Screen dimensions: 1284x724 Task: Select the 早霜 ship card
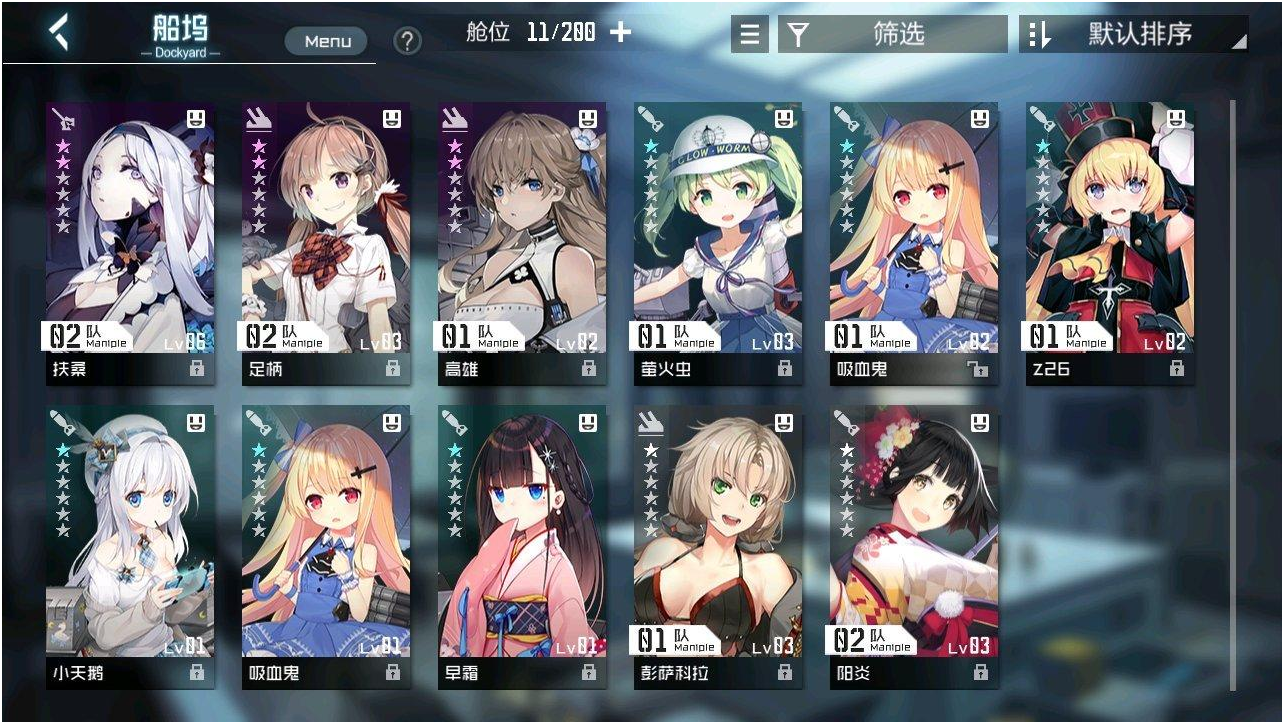(x=522, y=545)
